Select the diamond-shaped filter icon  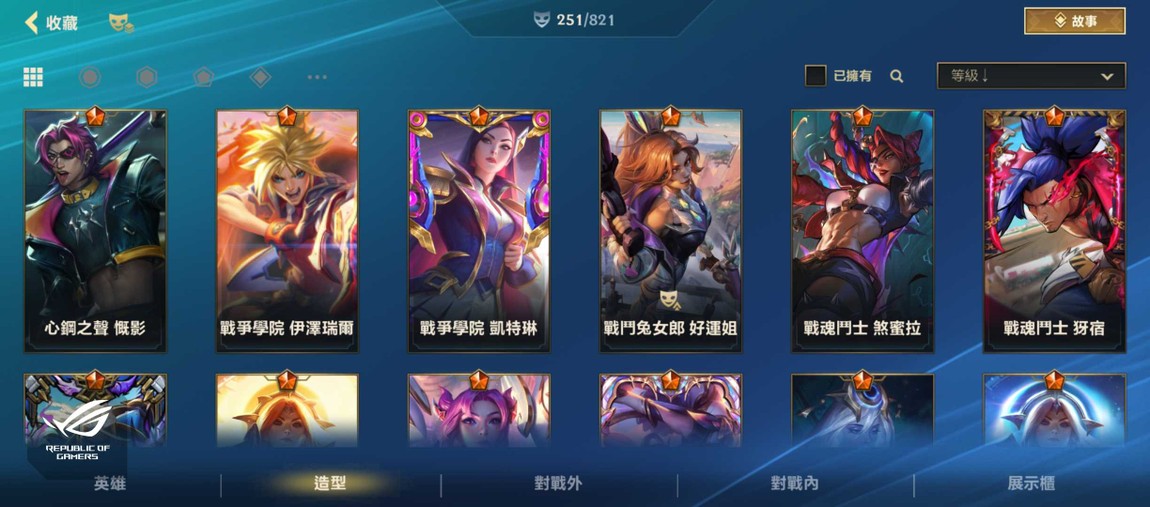(260, 77)
